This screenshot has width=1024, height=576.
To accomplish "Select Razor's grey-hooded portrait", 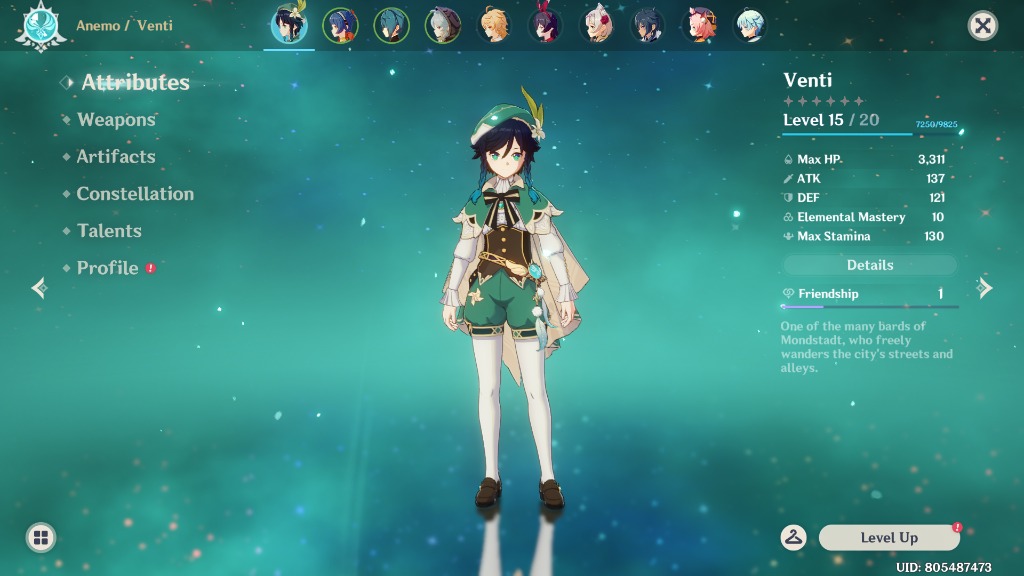I will (x=442, y=25).
